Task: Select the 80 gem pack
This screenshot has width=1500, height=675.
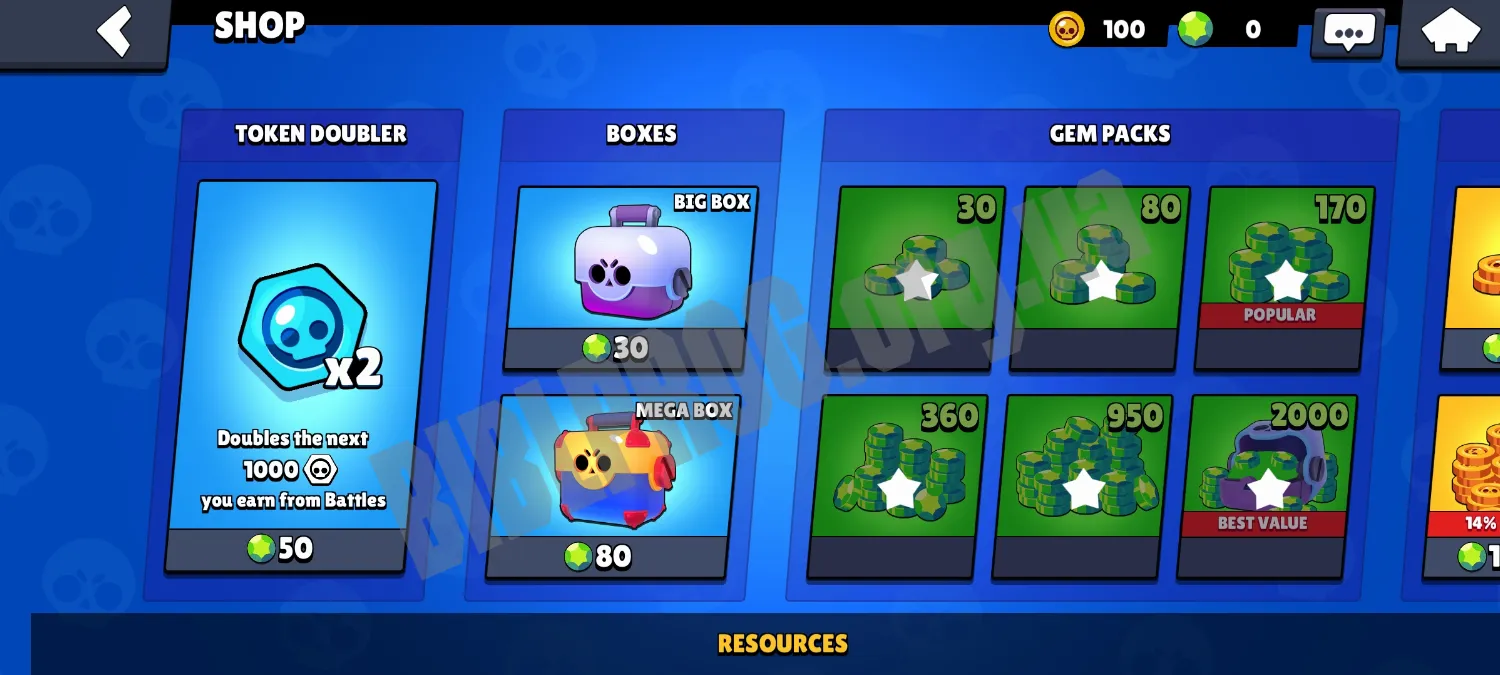Action: coord(1099,277)
